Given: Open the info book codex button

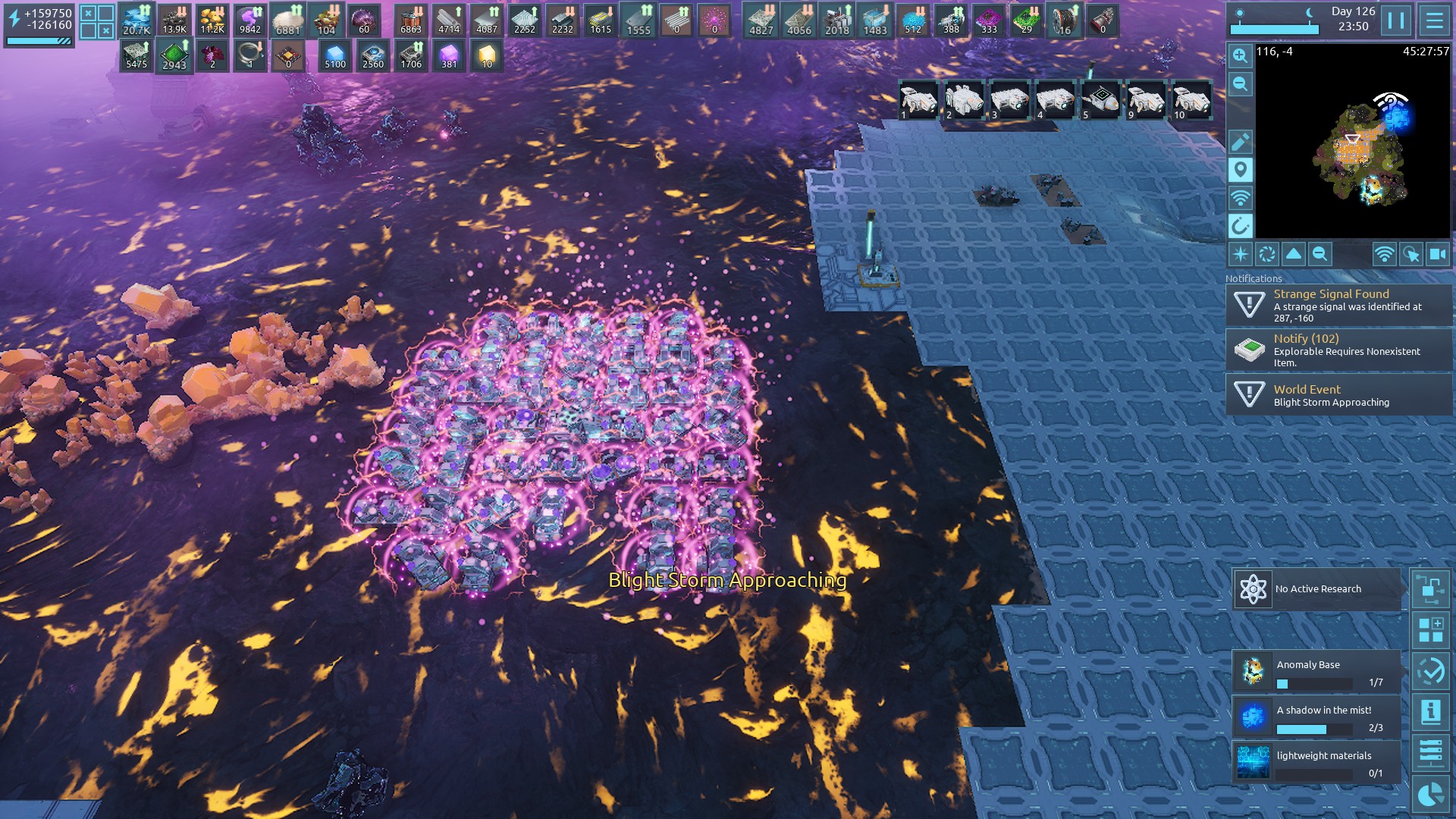Looking at the screenshot, I should click(x=1431, y=712).
